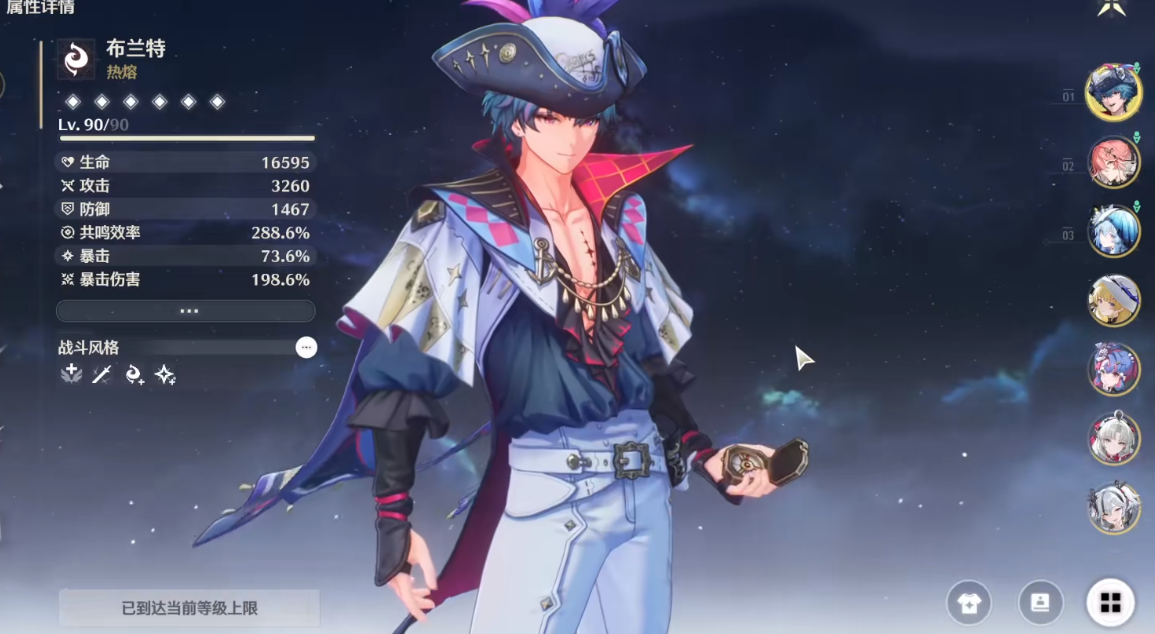Viewport: 1155px width, 634px height.
Task: View the sword combat style icon
Action: click(102, 374)
